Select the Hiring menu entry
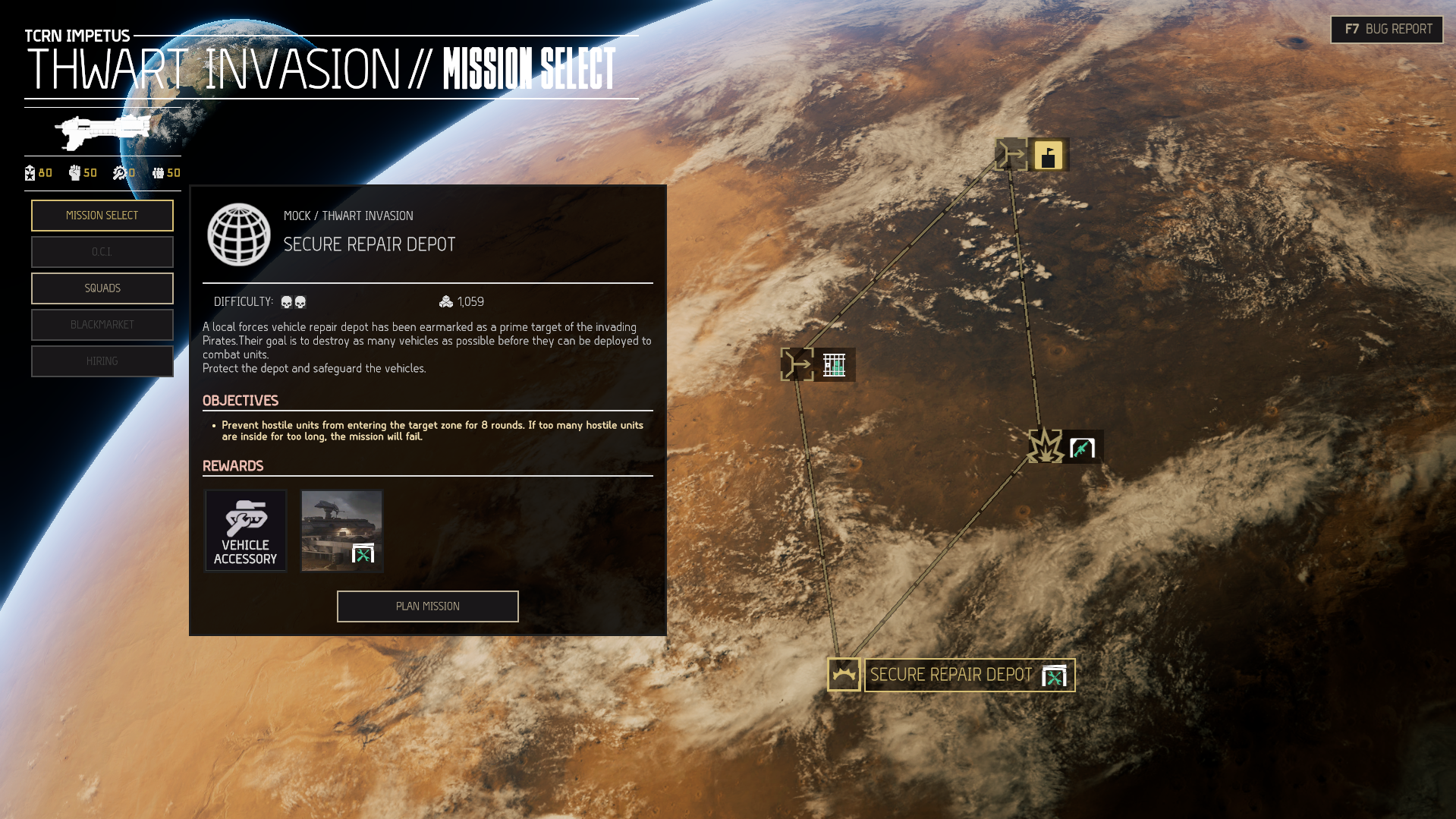Screen dimensions: 1456x819 pos(102,361)
